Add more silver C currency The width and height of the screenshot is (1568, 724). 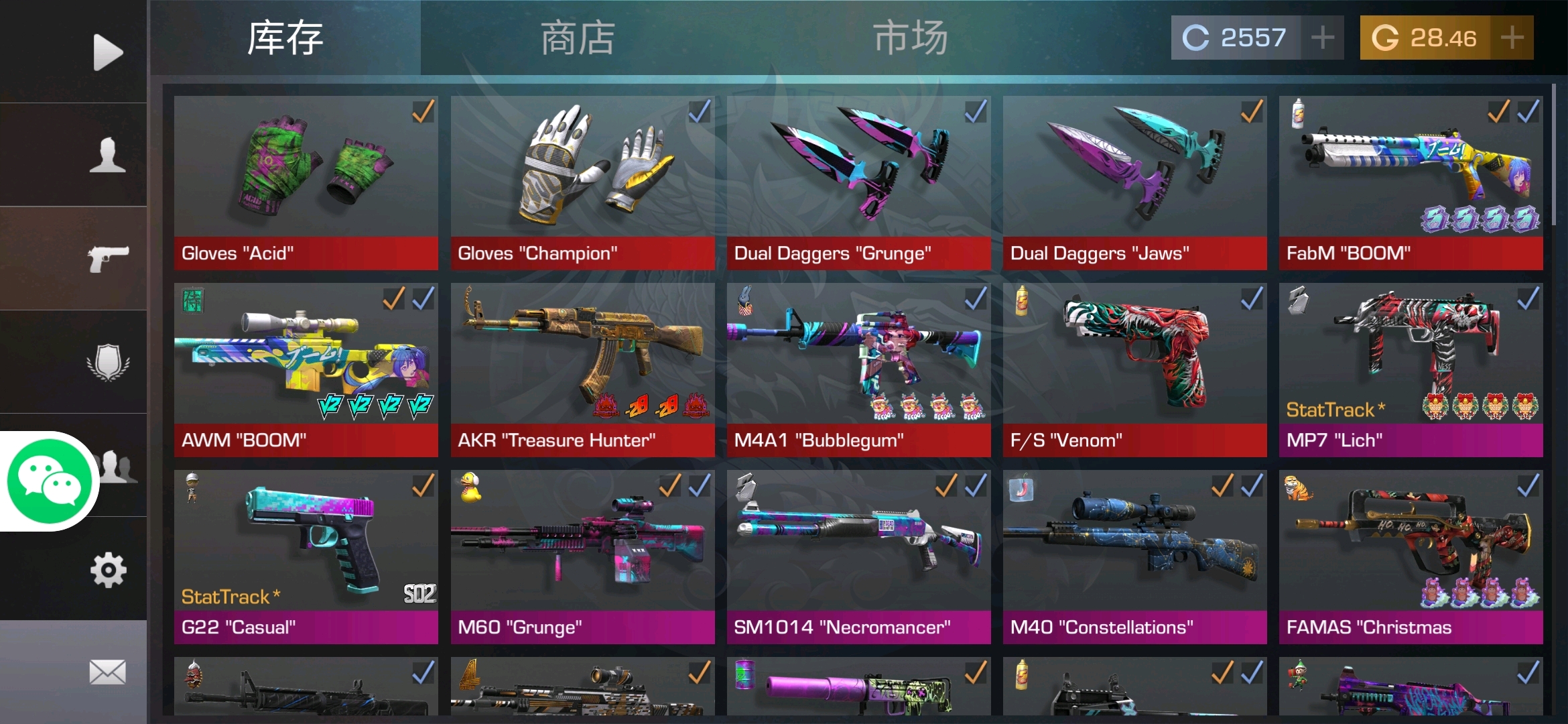coord(1322,38)
